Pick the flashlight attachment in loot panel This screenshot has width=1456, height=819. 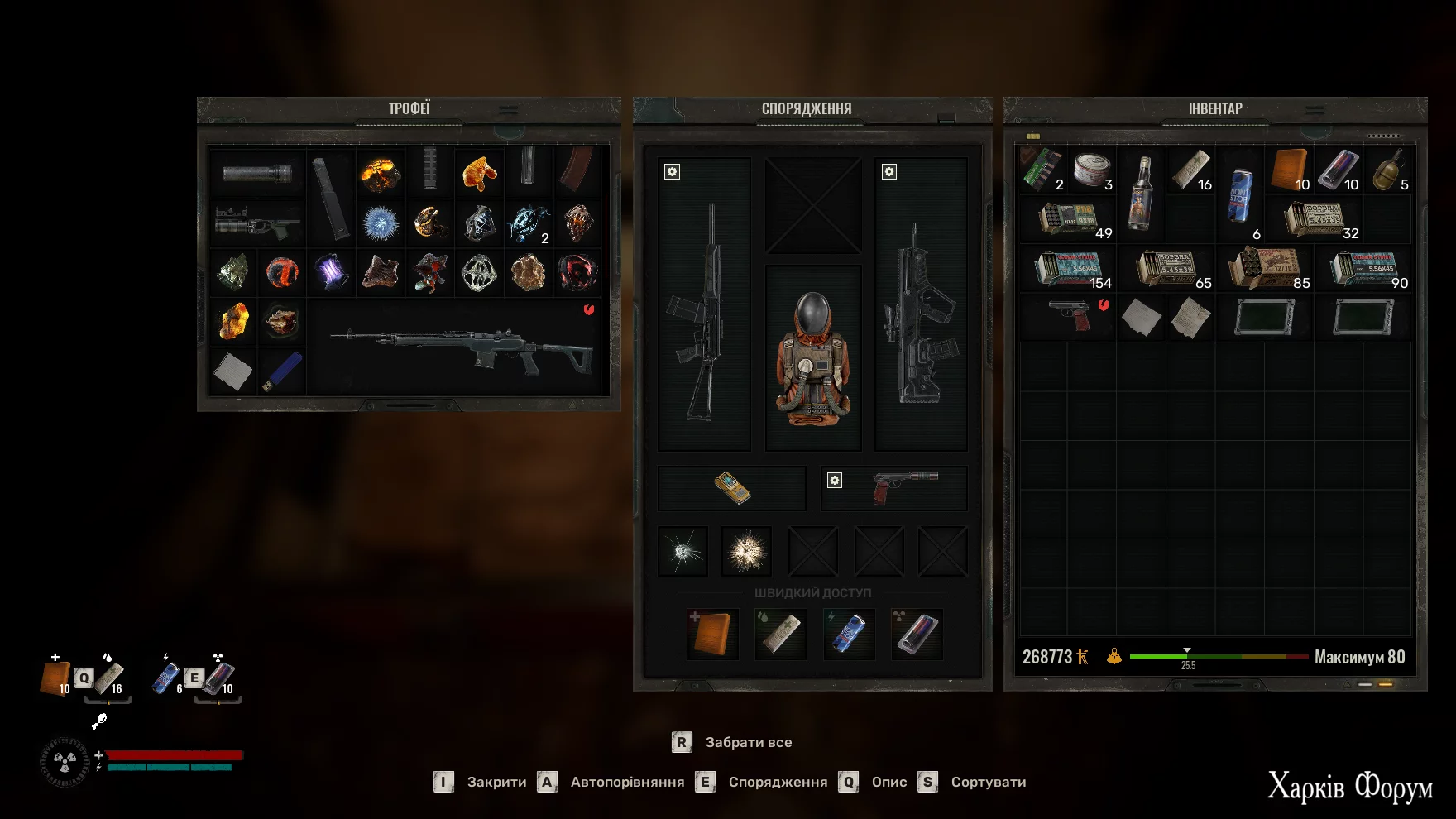[257, 173]
